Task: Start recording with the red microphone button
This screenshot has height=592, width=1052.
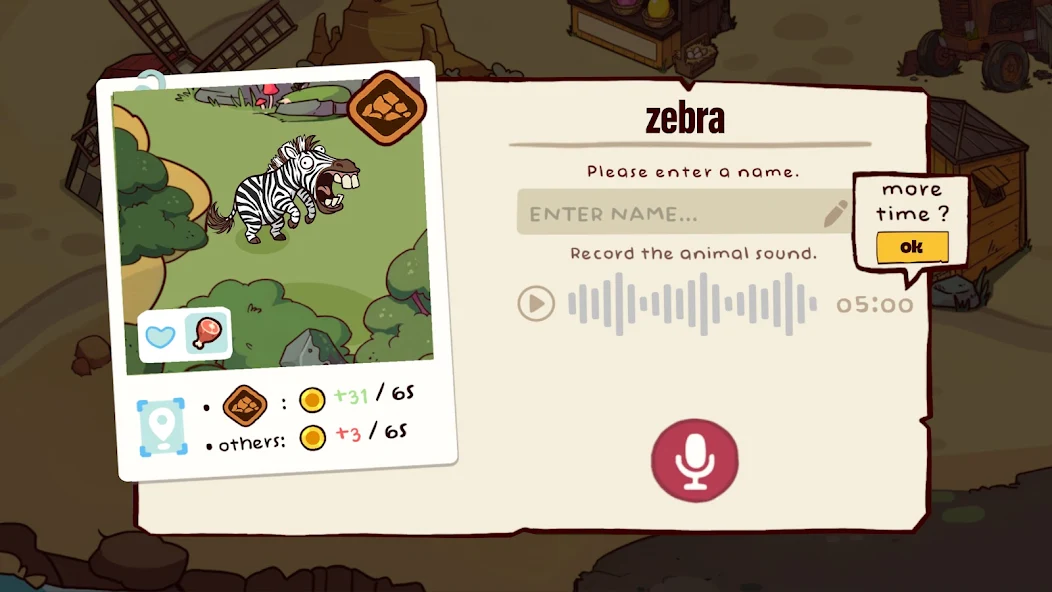Action: [x=695, y=460]
